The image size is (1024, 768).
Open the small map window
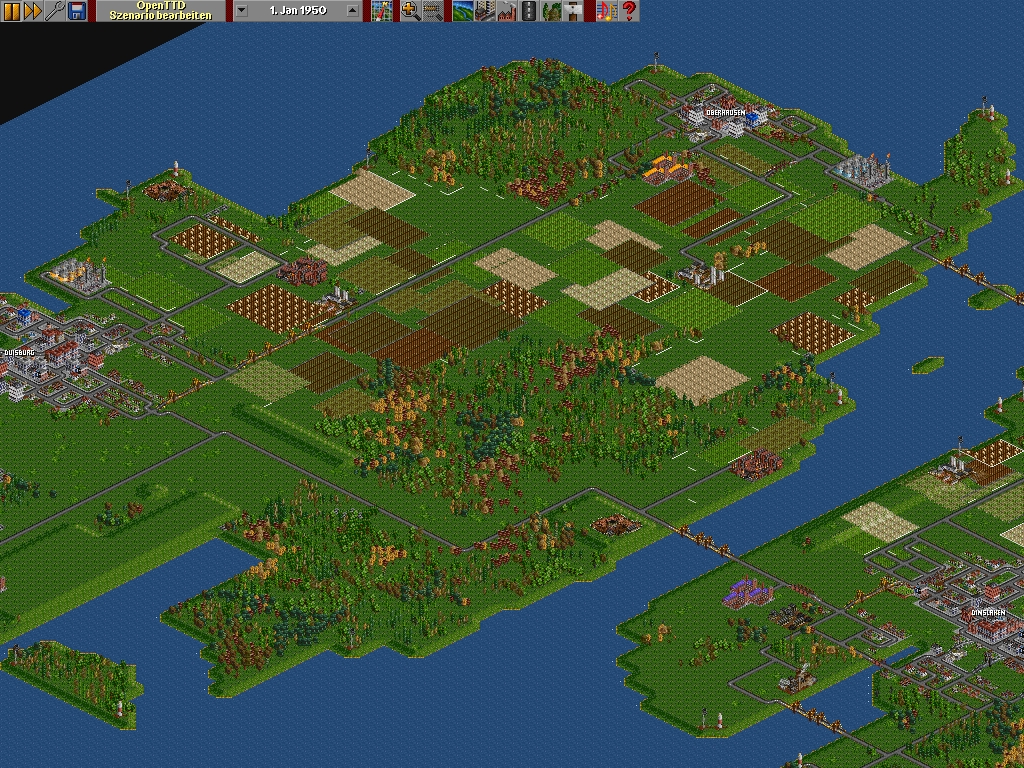[382, 11]
